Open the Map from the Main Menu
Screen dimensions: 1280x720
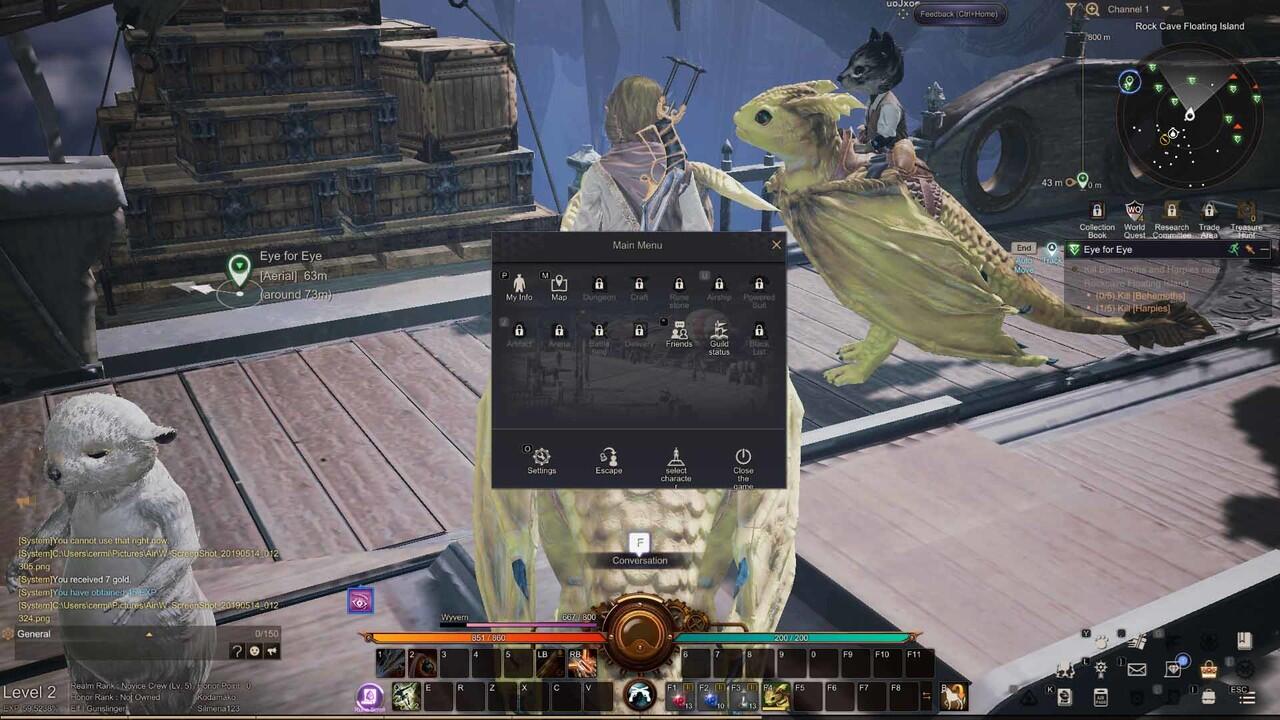pyautogui.click(x=559, y=286)
